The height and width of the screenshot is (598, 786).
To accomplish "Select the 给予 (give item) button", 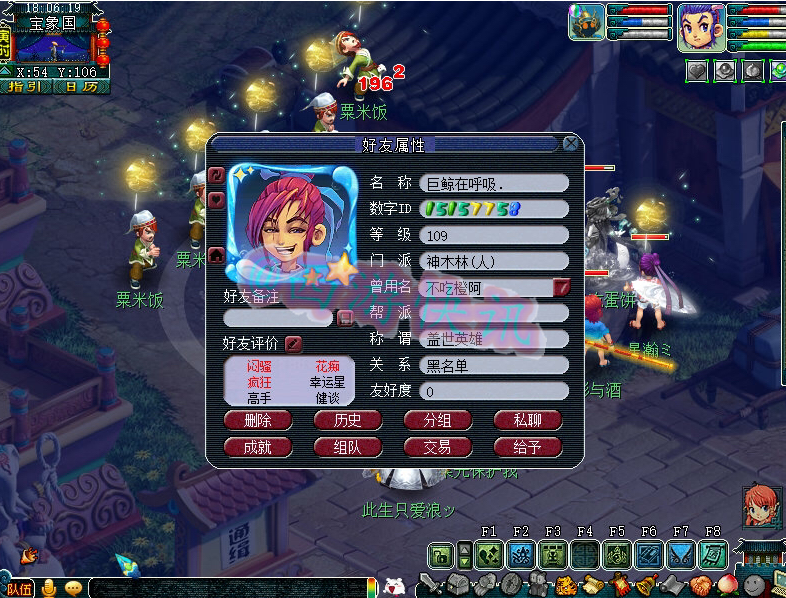I will click(x=528, y=447).
